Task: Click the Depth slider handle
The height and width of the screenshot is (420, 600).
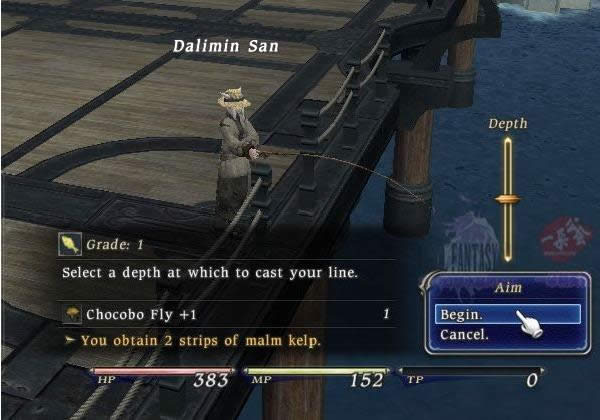Action: pos(508,199)
